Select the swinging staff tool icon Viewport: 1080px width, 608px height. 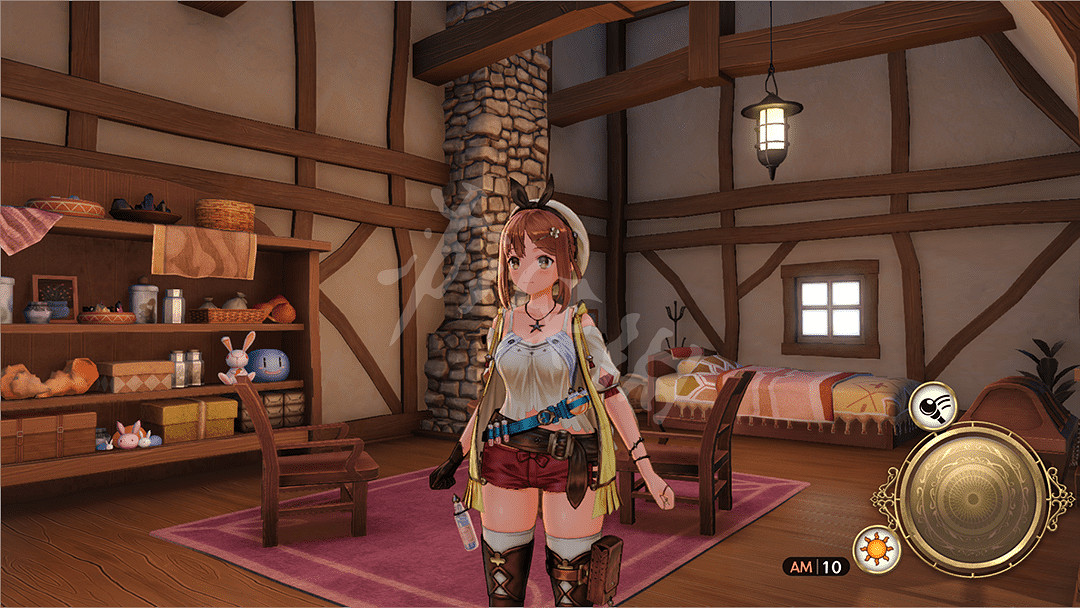[x=932, y=403]
